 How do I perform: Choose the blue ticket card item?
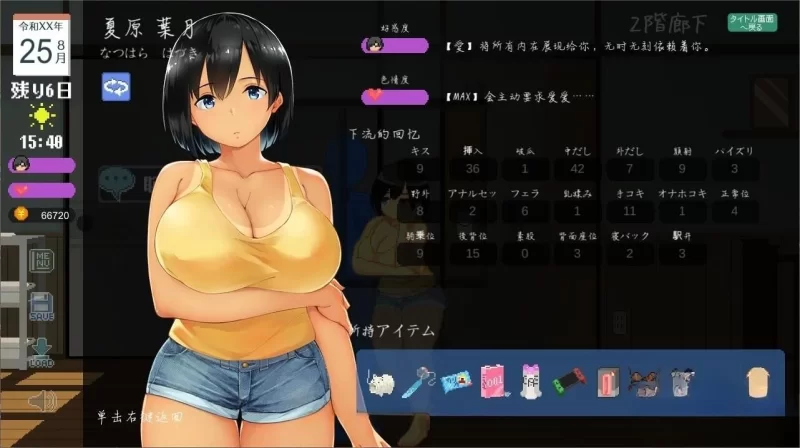point(455,382)
